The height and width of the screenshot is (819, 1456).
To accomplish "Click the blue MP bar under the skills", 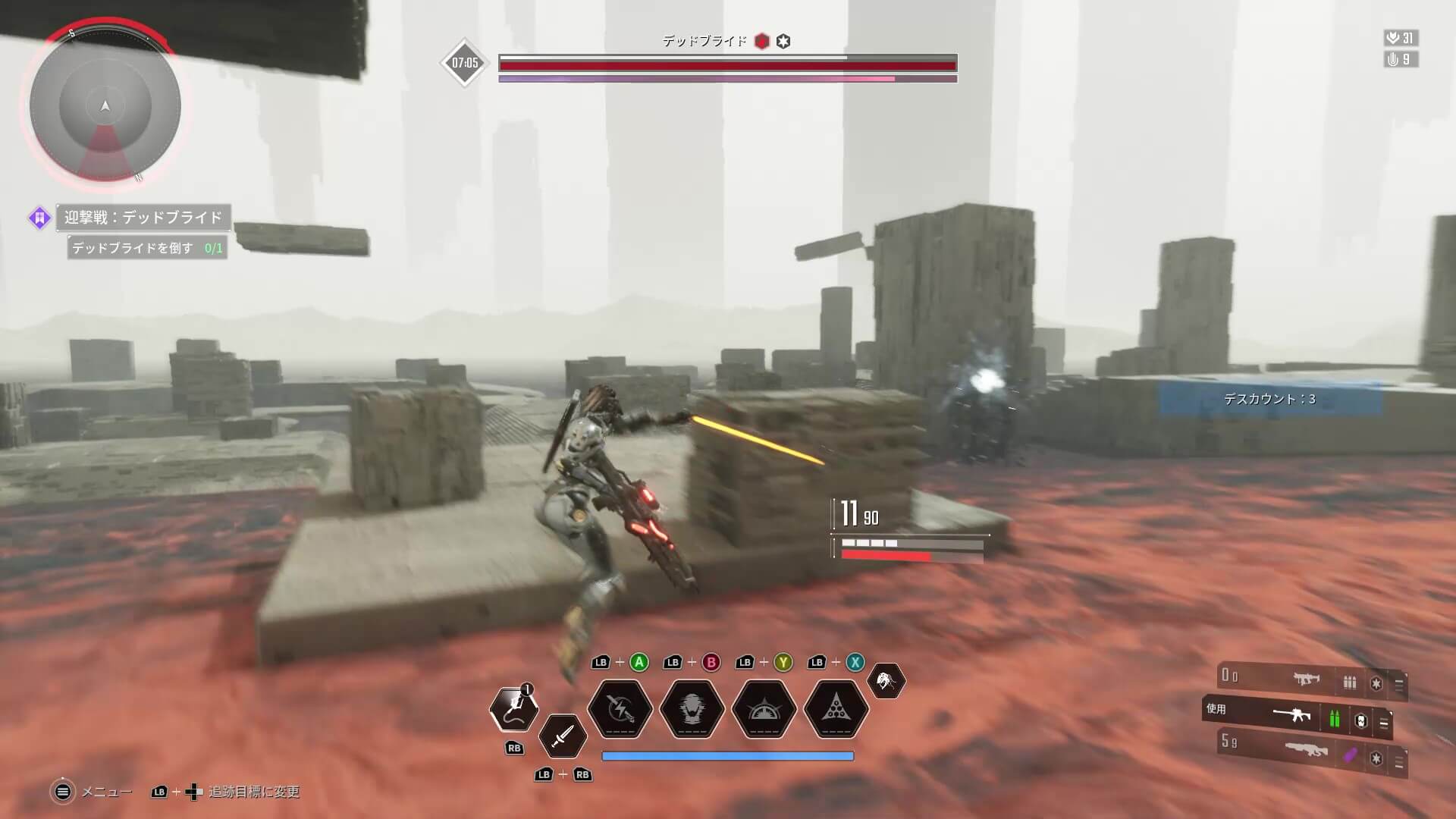I will coord(727,755).
